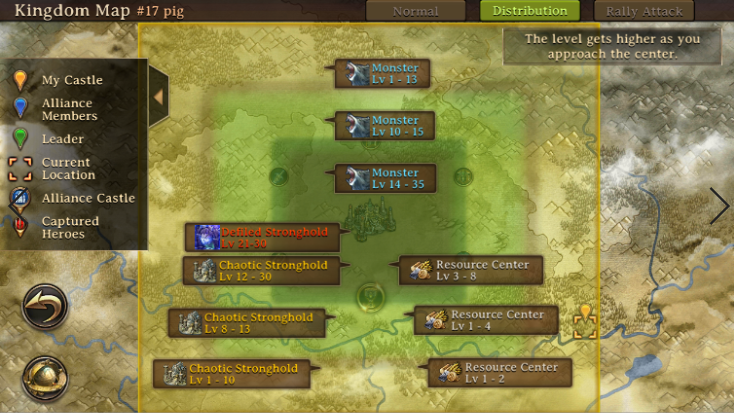Choose Chaotic Stronghold Lv 8 - 13 label
Image resolution: width=734 pixels, height=414 pixels.
coord(247,322)
